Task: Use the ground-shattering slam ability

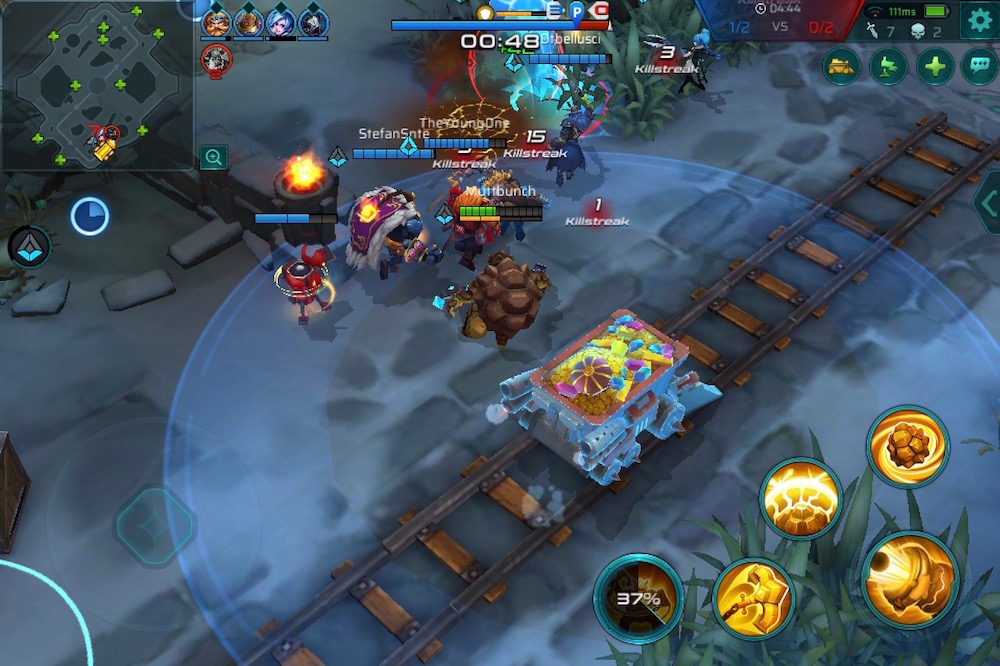Action: [x=799, y=498]
